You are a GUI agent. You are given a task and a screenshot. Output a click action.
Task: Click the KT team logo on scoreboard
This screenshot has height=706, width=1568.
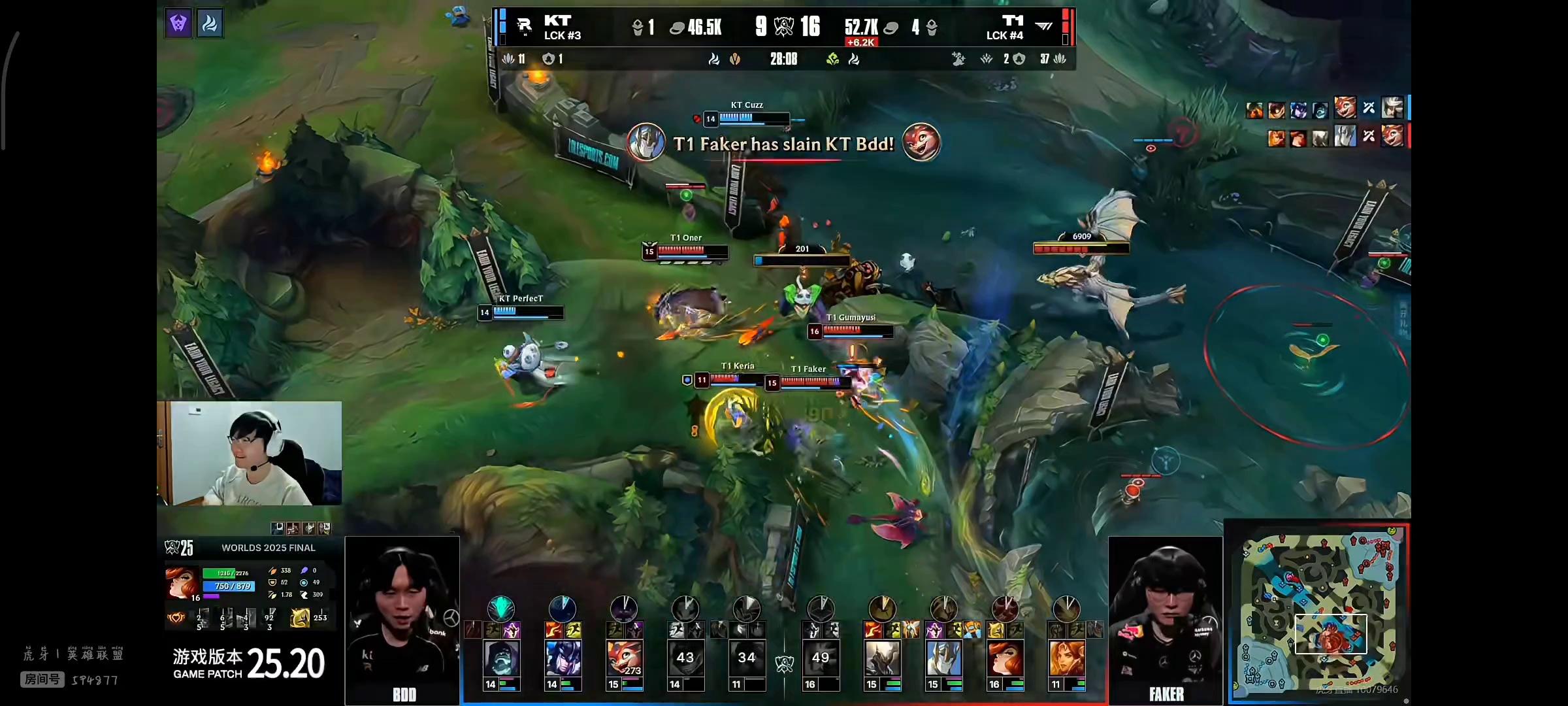pos(524,26)
